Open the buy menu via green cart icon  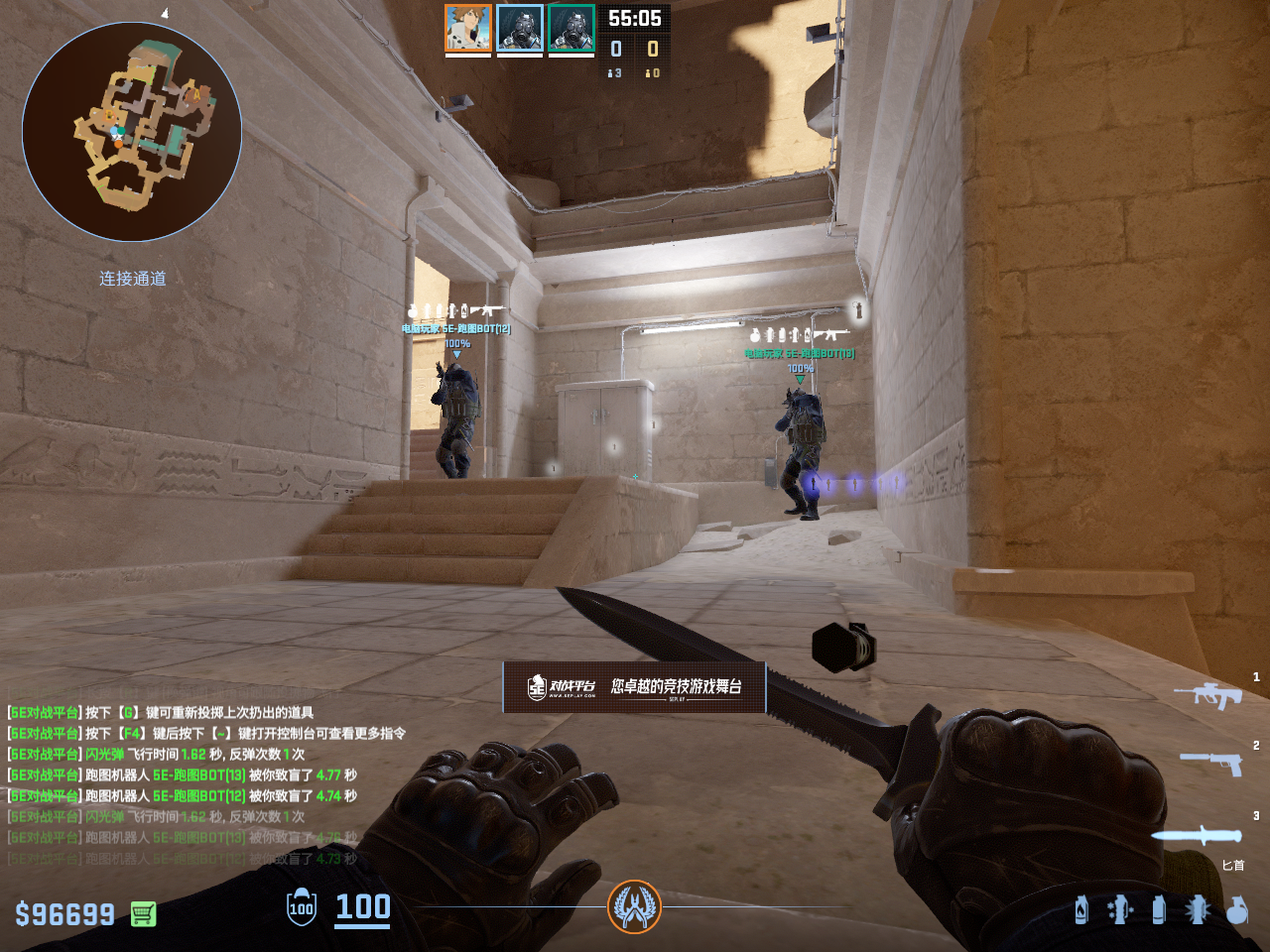(x=143, y=913)
